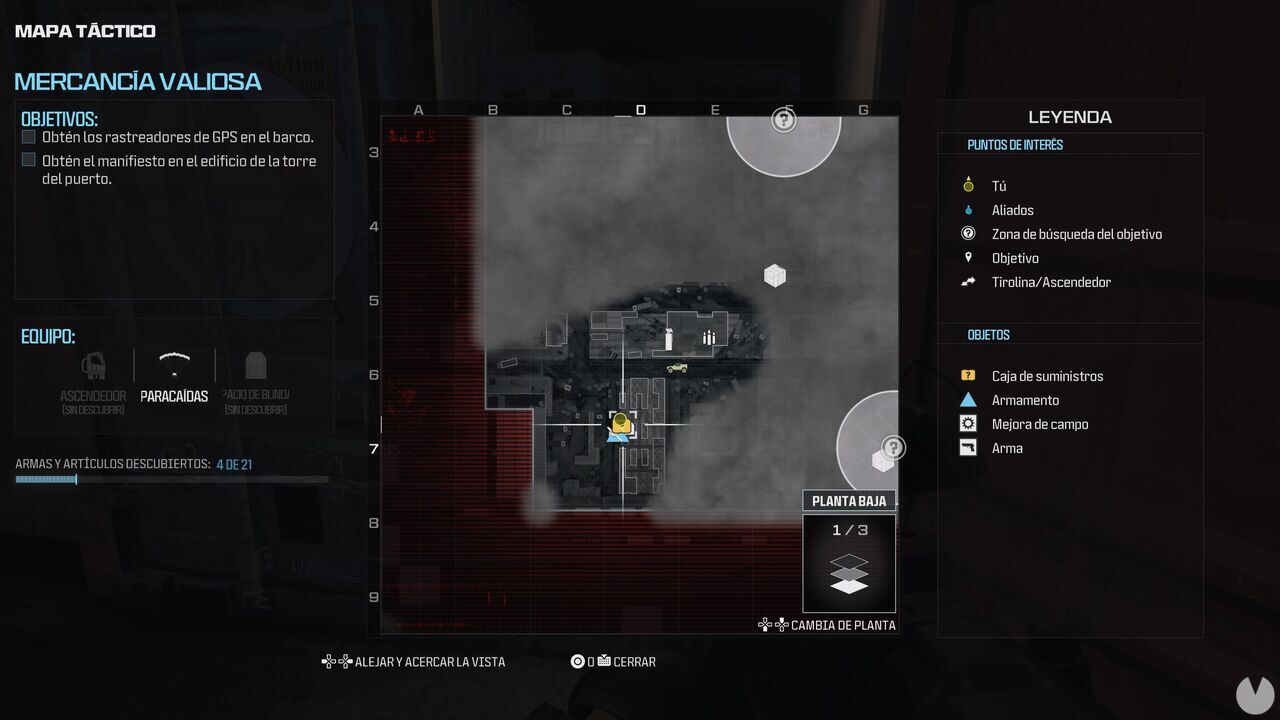Select the Paracaídas equipment icon
1280x720 pixels.
pos(173,366)
